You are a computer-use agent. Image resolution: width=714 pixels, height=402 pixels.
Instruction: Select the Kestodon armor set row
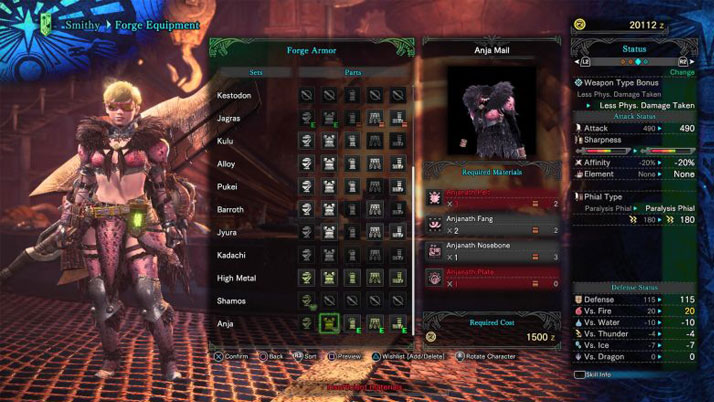234,95
